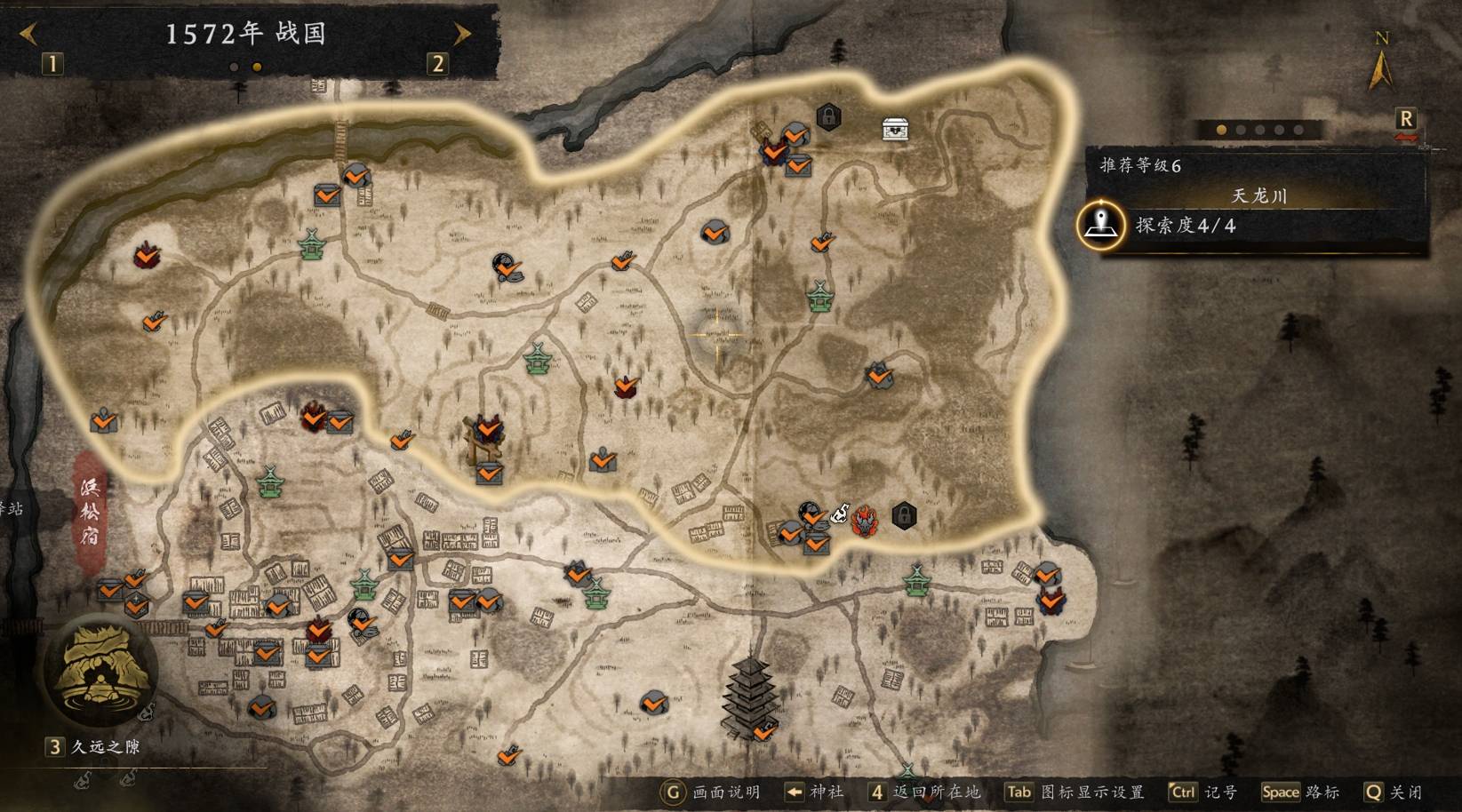Switch to the next era with the right arrow
The width and height of the screenshot is (1462, 812).
(462, 34)
